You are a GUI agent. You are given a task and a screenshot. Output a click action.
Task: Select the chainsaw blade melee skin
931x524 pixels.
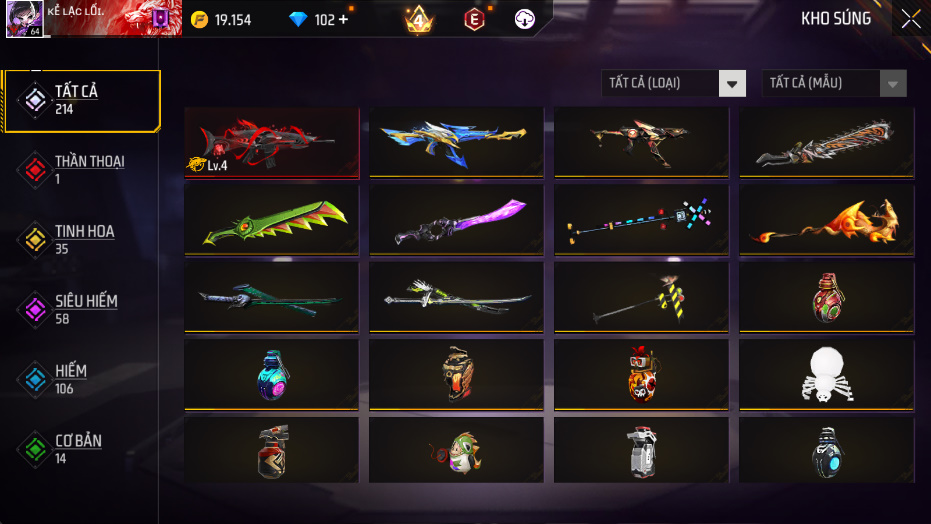(826, 142)
